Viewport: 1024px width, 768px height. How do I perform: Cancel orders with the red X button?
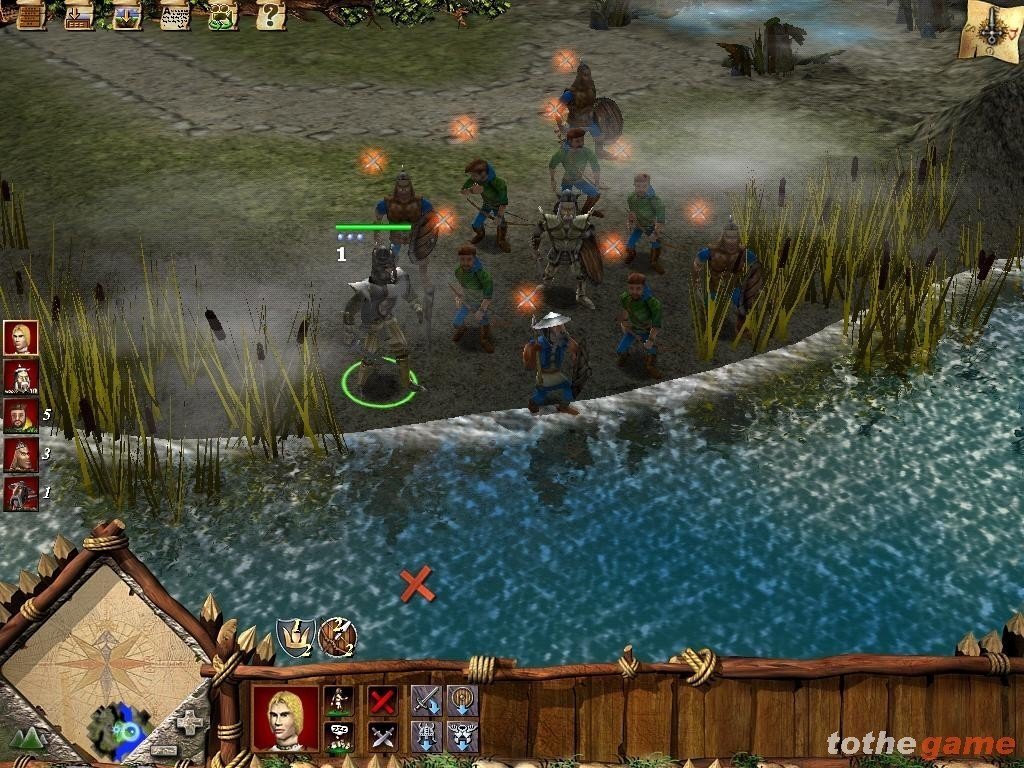click(382, 700)
